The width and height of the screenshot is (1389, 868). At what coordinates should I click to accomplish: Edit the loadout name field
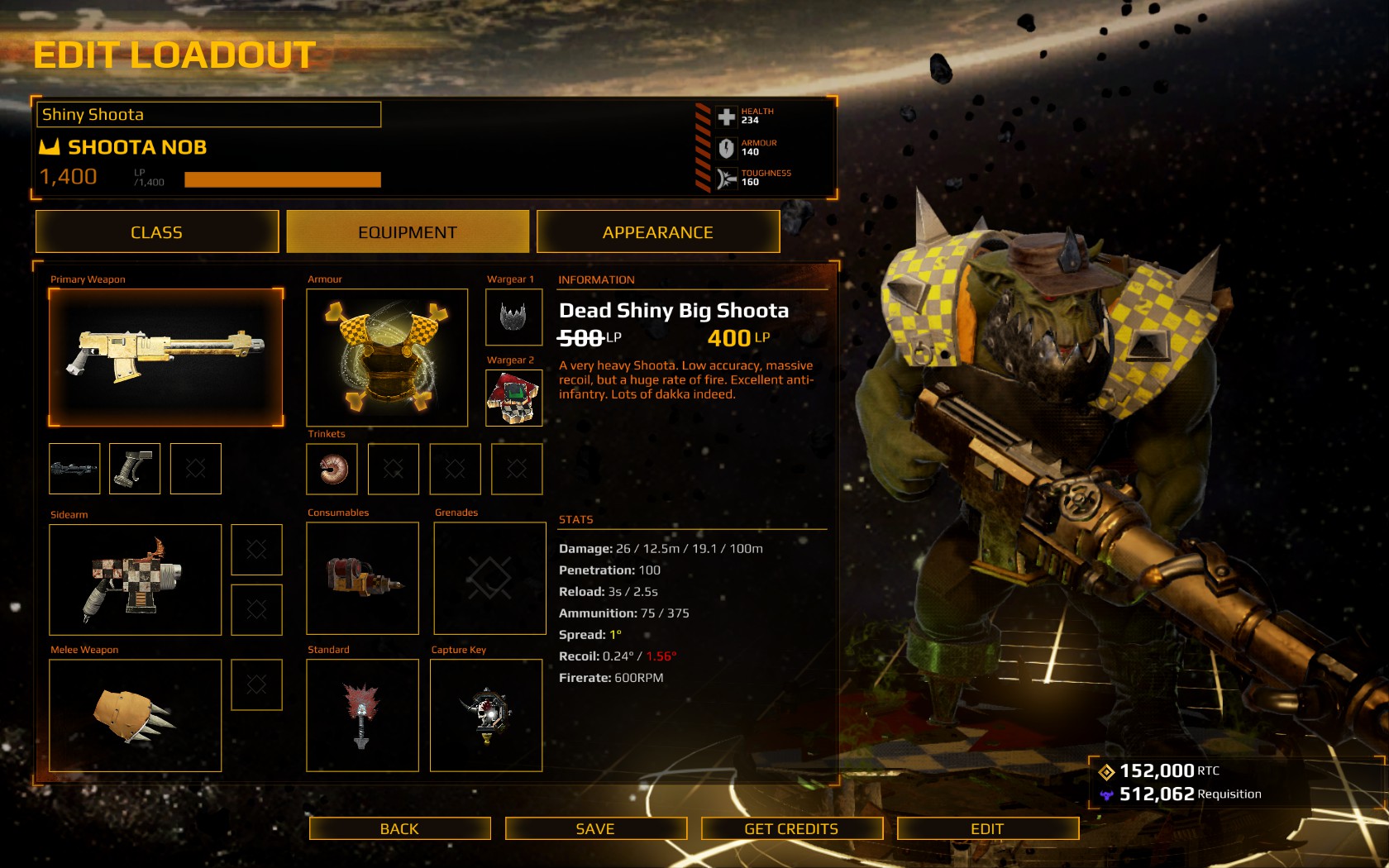point(208,115)
